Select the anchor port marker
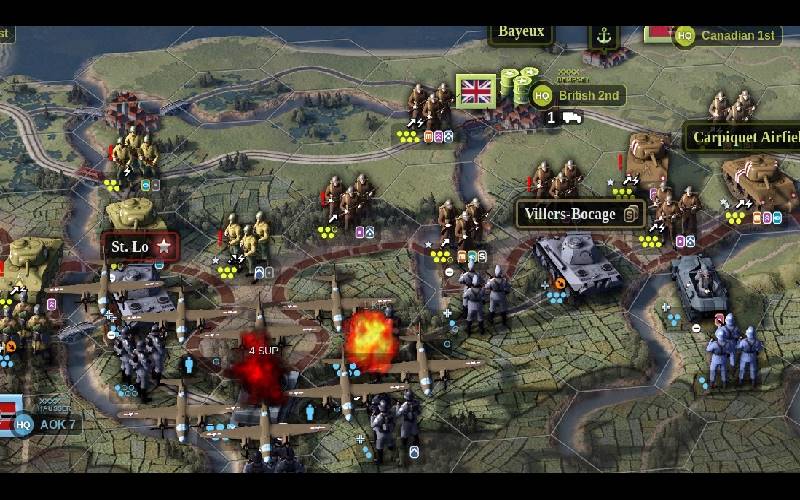This screenshot has width=800, height=500. [x=603, y=35]
